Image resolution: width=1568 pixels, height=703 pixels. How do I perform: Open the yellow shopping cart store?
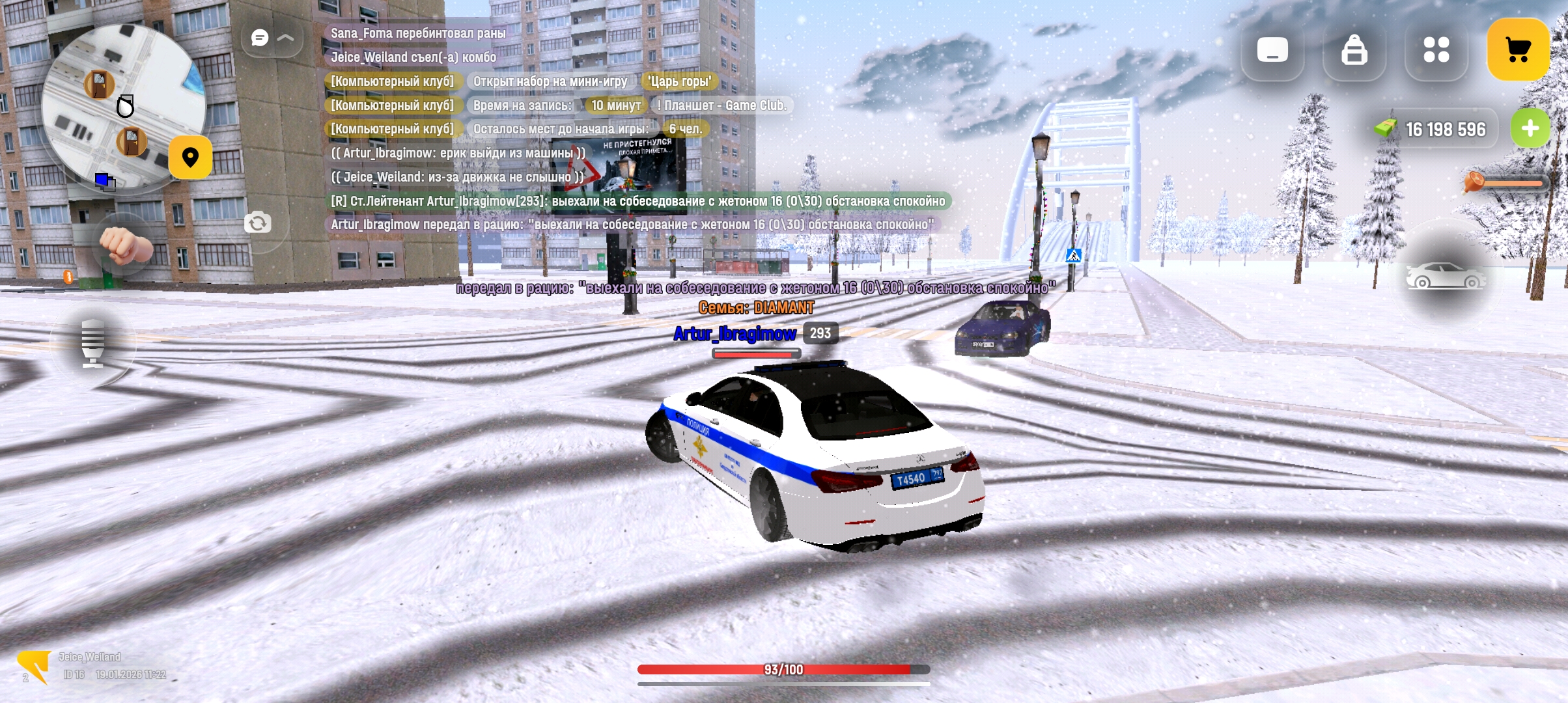click(x=1517, y=50)
